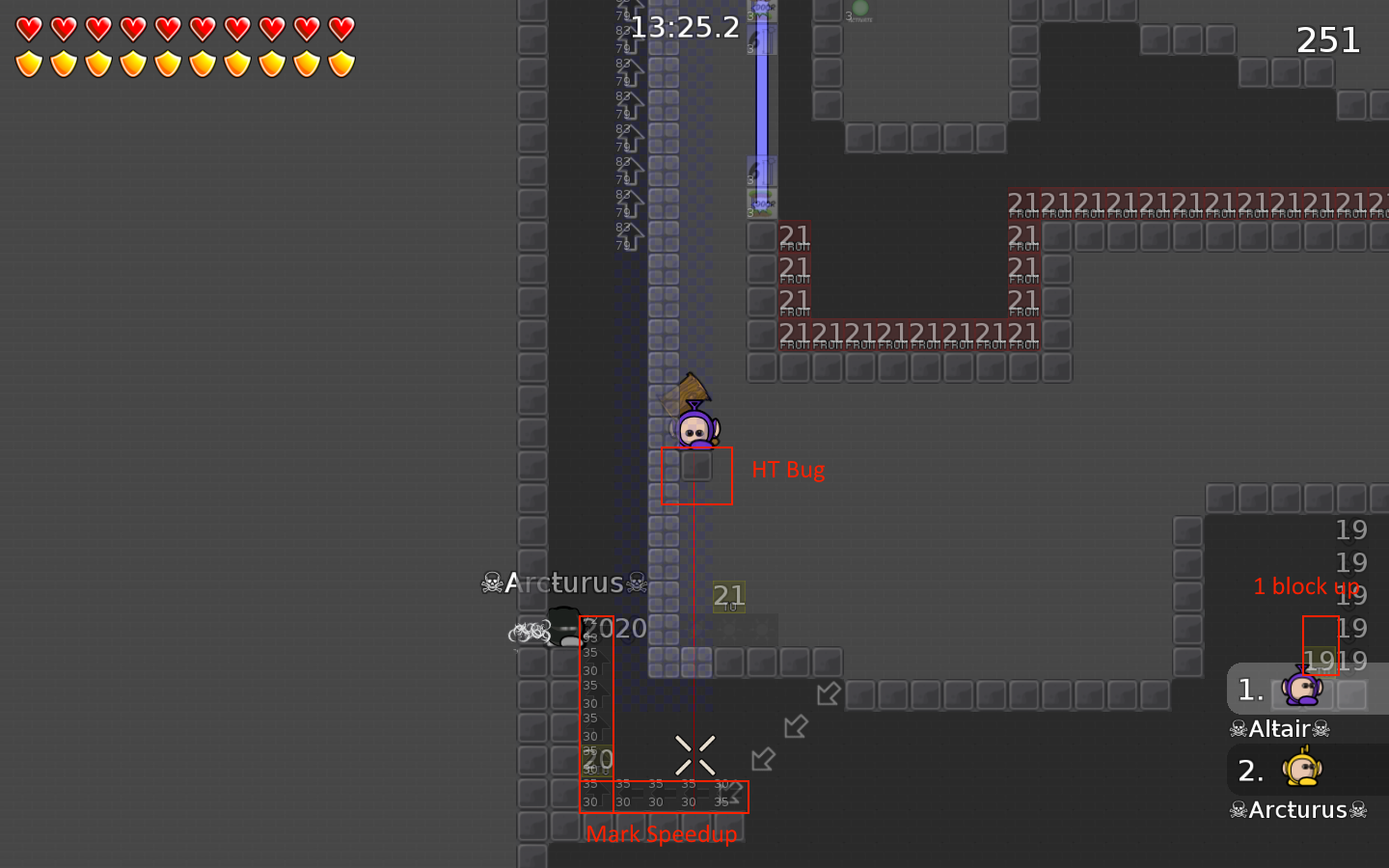Click the skull icon beside Altair's name
The width and height of the screenshot is (1389, 868).
point(1238,728)
